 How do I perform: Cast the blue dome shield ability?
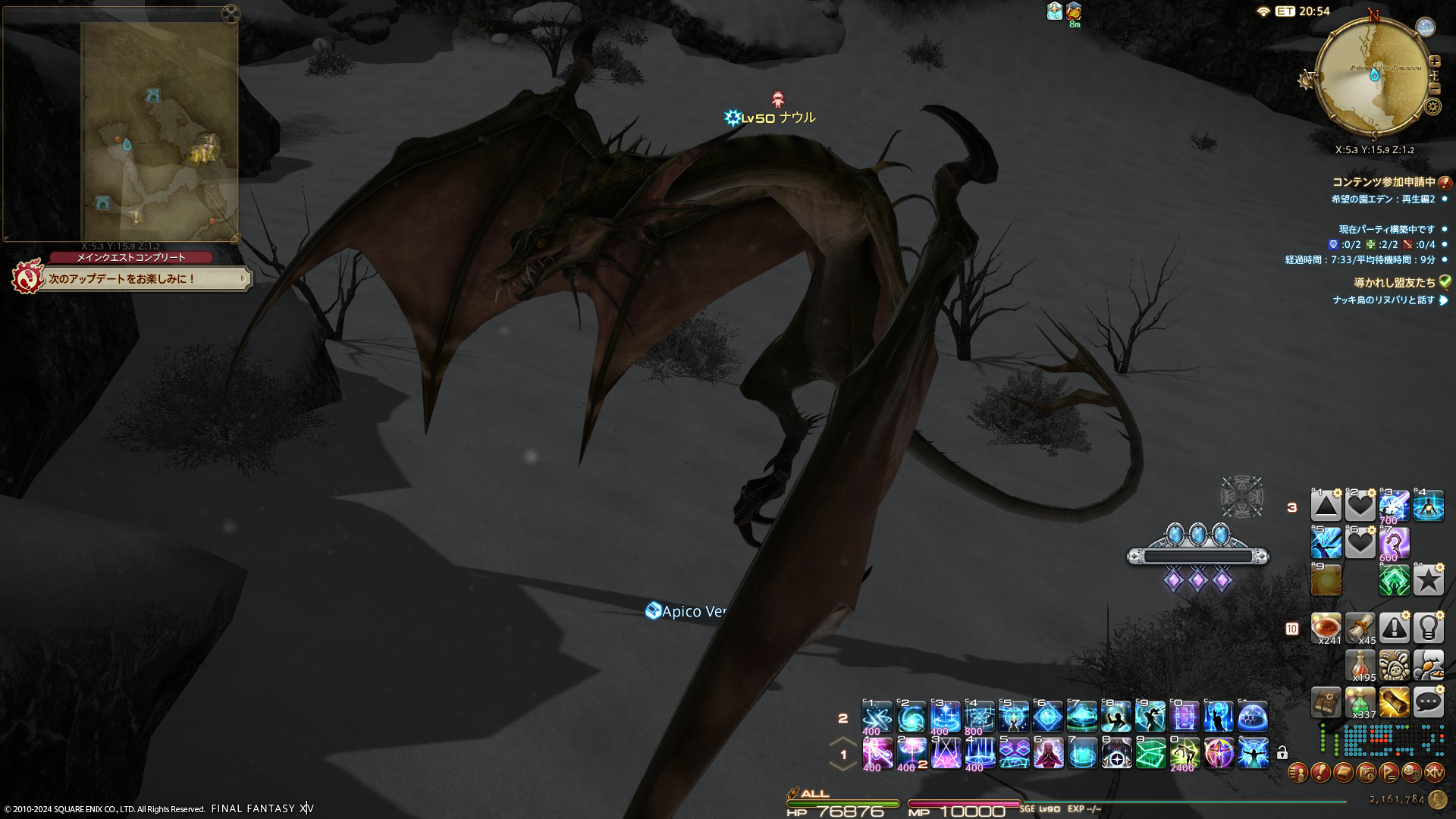[1253, 716]
